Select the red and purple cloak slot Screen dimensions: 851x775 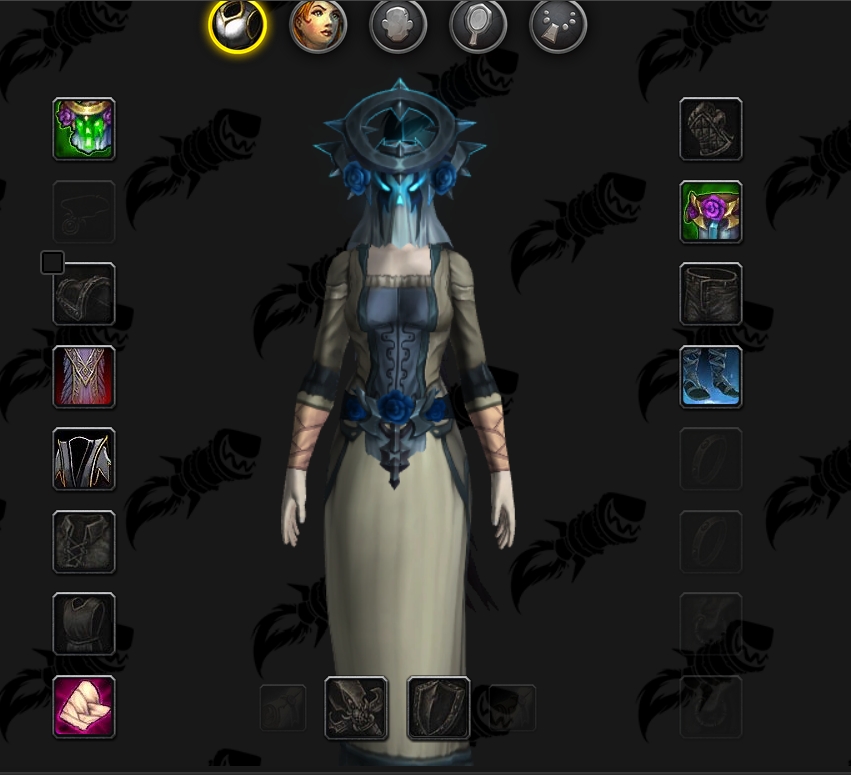(84, 377)
